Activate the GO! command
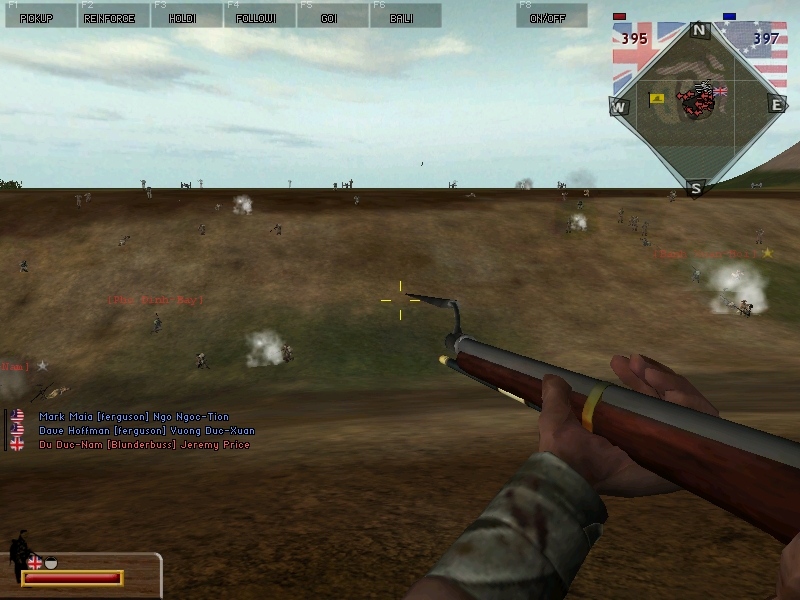This screenshot has width=800, height=600. (x=330, y=16)
